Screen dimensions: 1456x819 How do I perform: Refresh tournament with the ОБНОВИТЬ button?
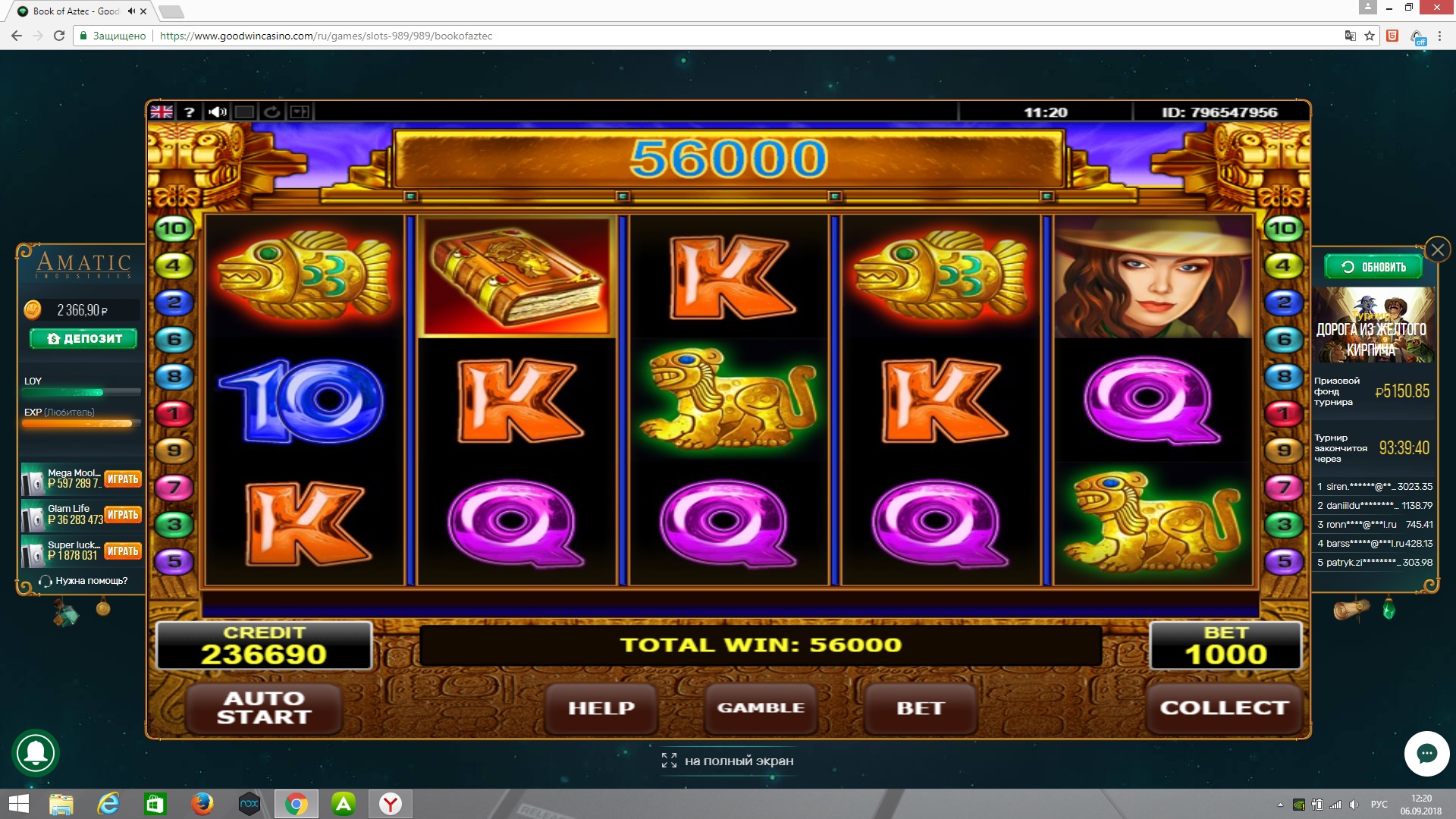pos(1373,267)
